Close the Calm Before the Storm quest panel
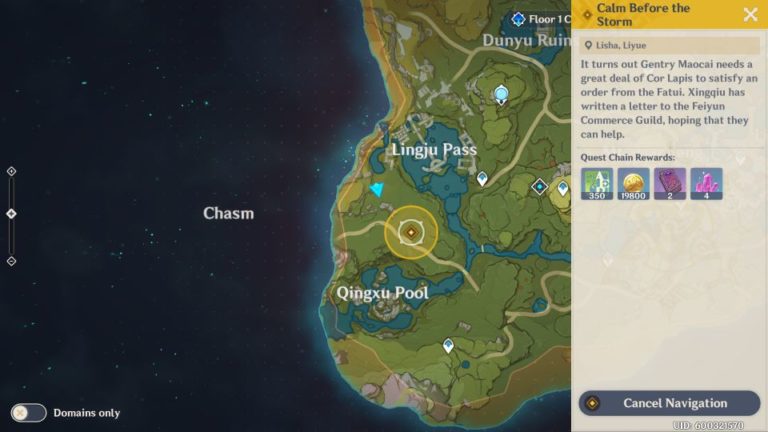The height and width of the screenshot is (432, 768). click(750, 14)
